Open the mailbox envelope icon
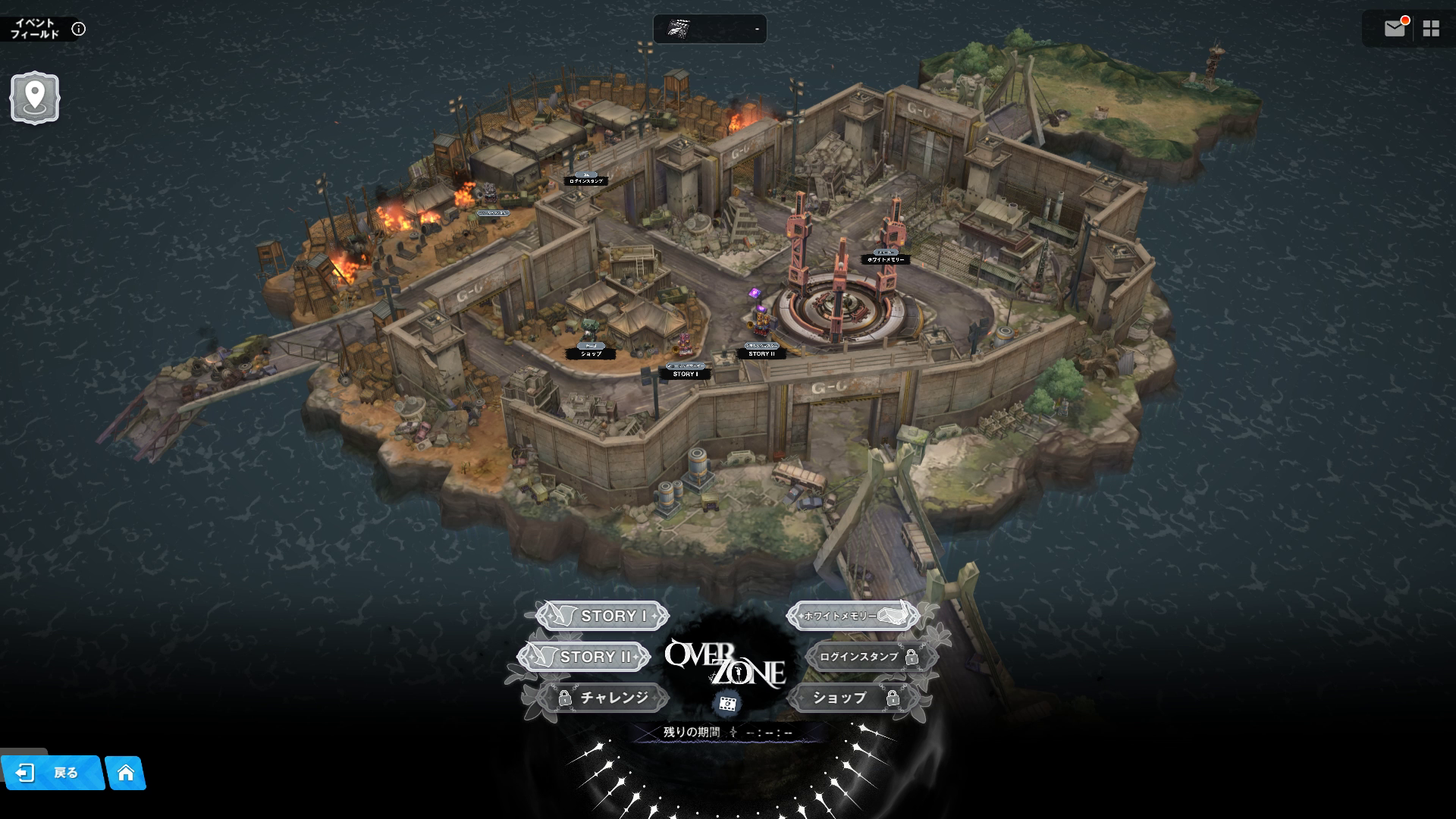The width and height of the screenshot is (1456, 819). coord(1395,29)
